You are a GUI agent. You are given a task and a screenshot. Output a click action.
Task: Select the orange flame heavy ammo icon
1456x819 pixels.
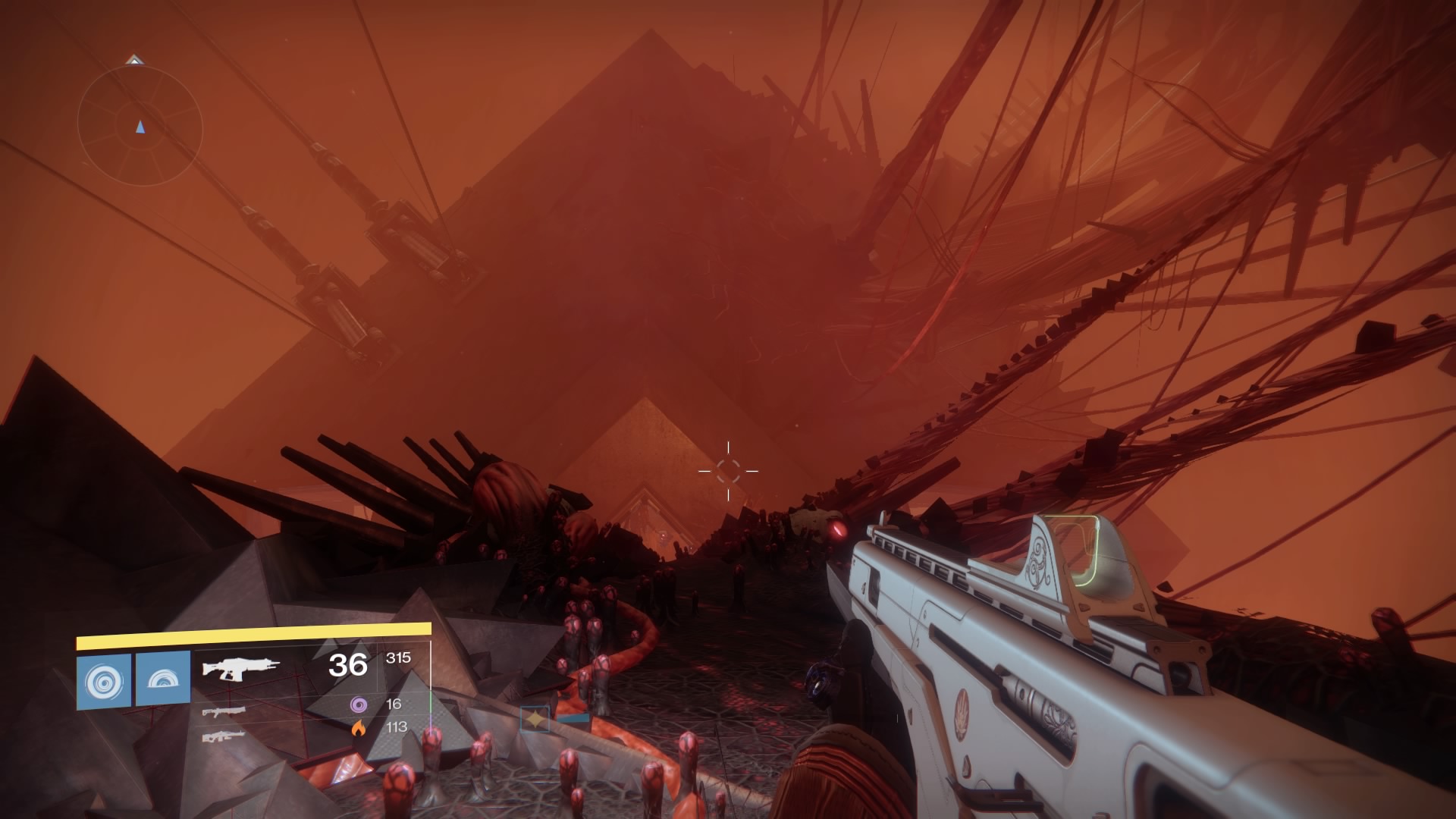click(x=358, y=728)
